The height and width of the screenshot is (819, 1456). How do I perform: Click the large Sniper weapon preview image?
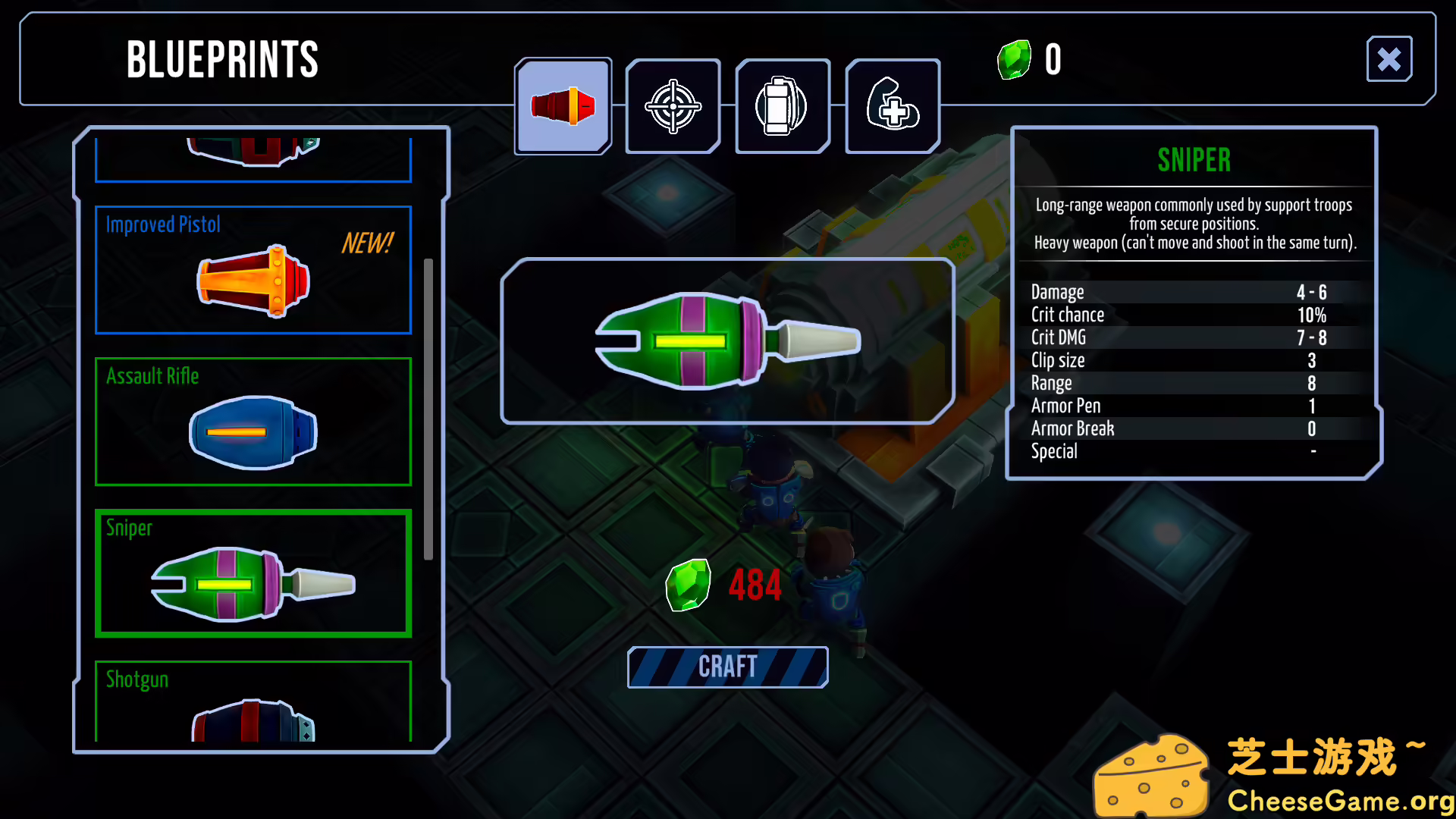[726, 341]
